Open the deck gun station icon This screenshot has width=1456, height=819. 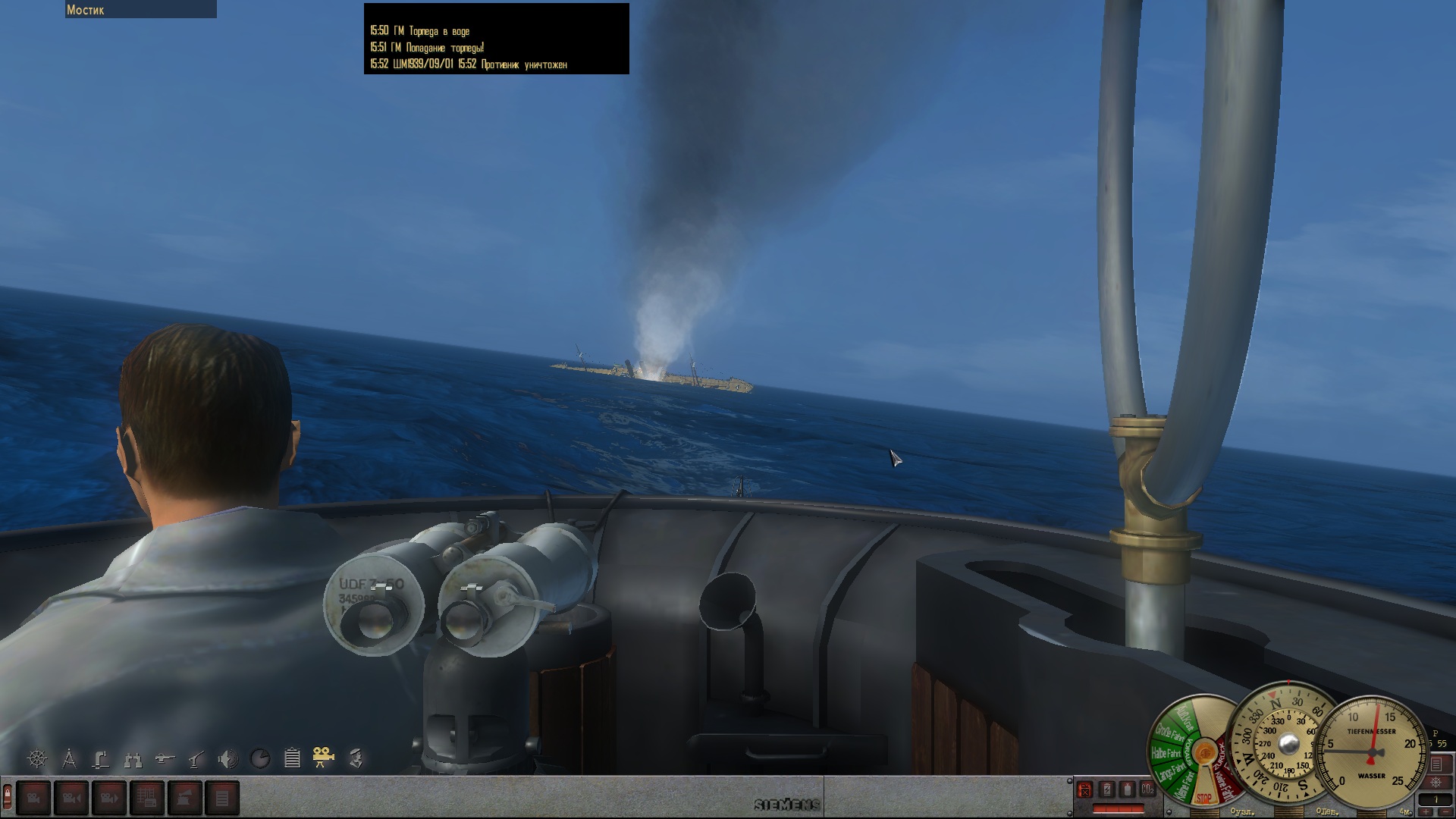[x=165, y=758]
